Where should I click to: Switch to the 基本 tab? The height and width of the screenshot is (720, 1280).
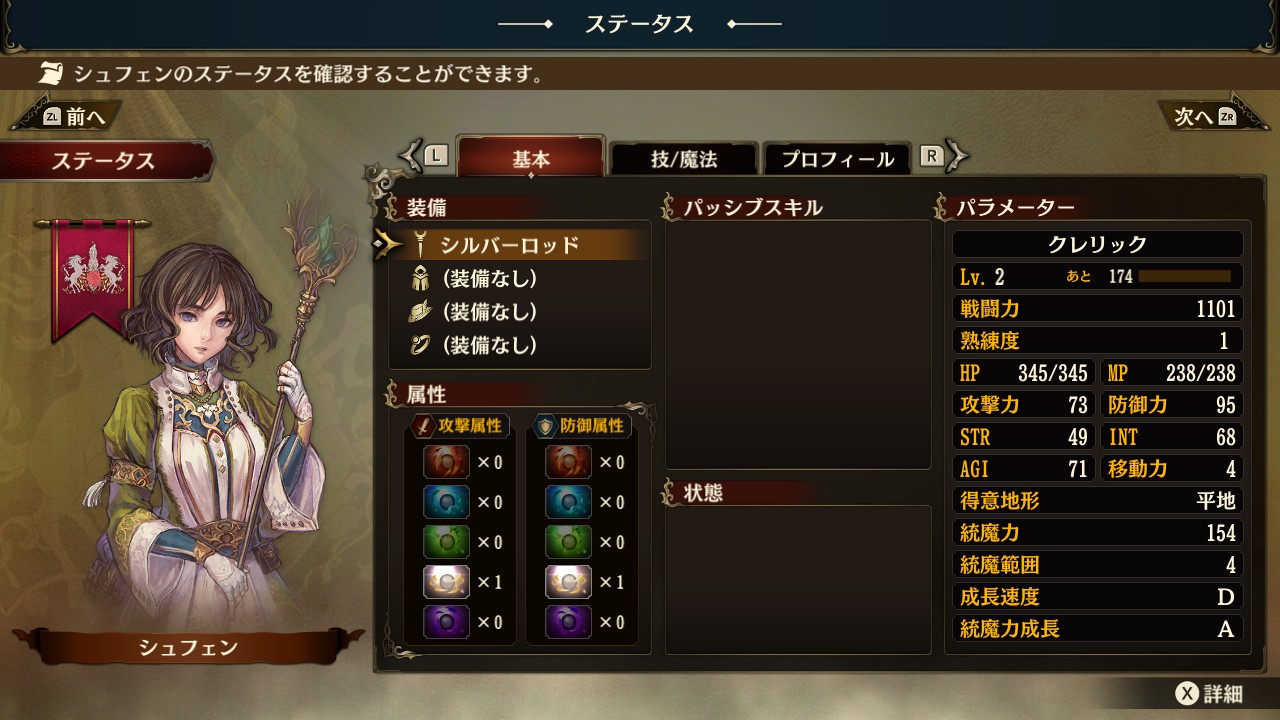[x=531, y=159]
